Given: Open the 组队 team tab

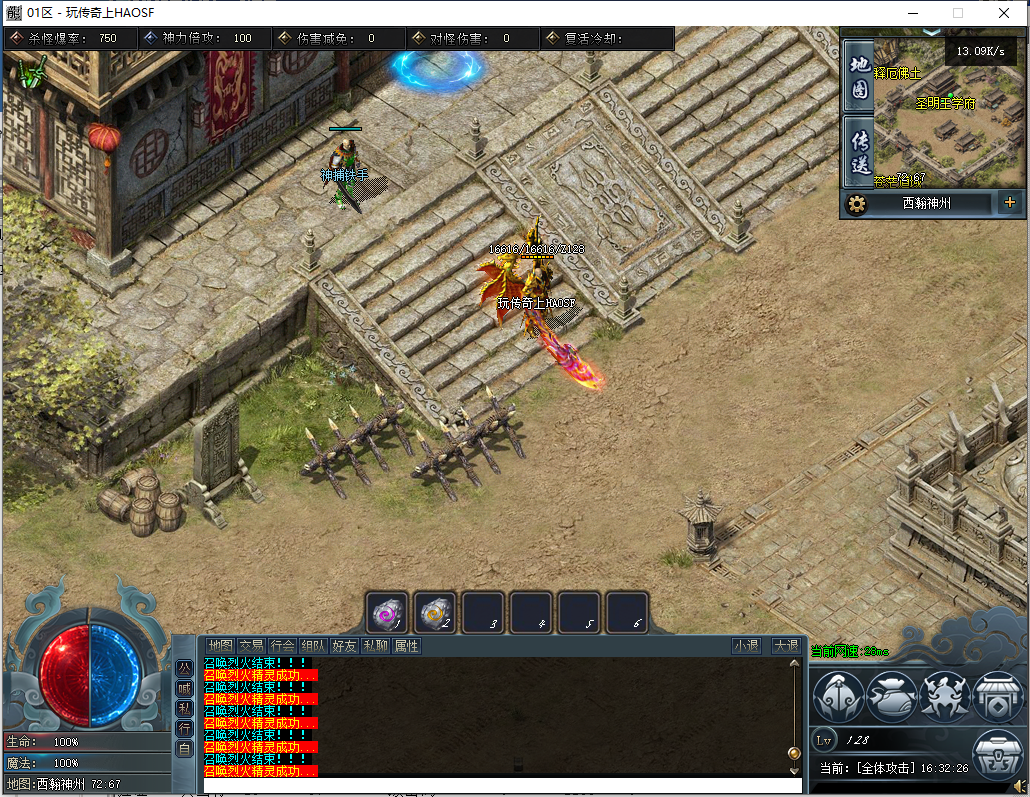Looking at the screenshot, I should [x=313, y=646].
